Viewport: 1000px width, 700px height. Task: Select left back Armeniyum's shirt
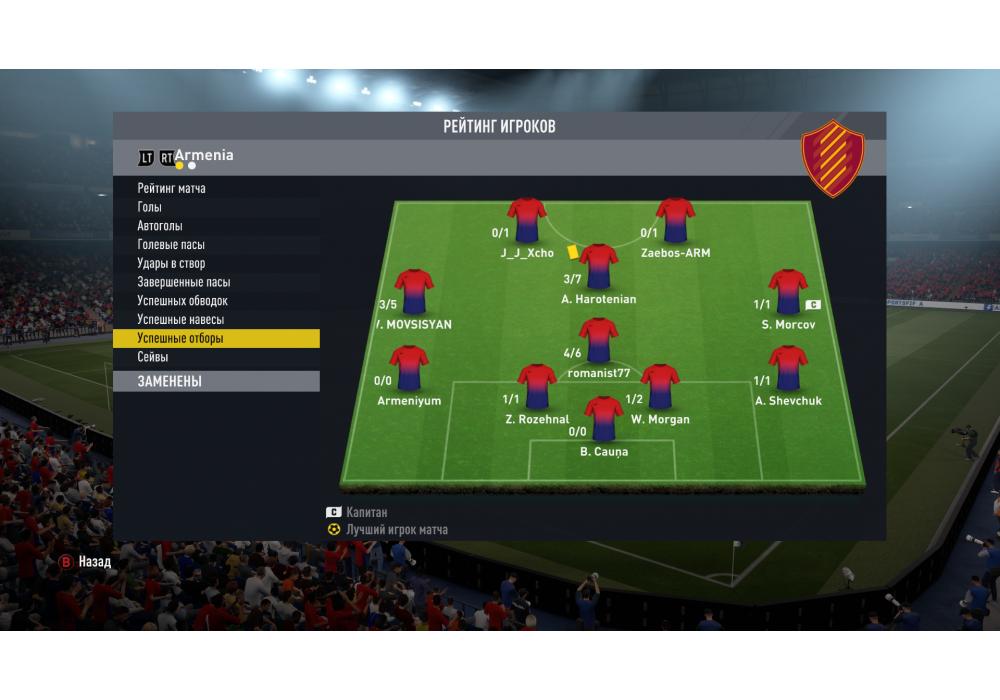pyautogui.click(x=409, y=368)
